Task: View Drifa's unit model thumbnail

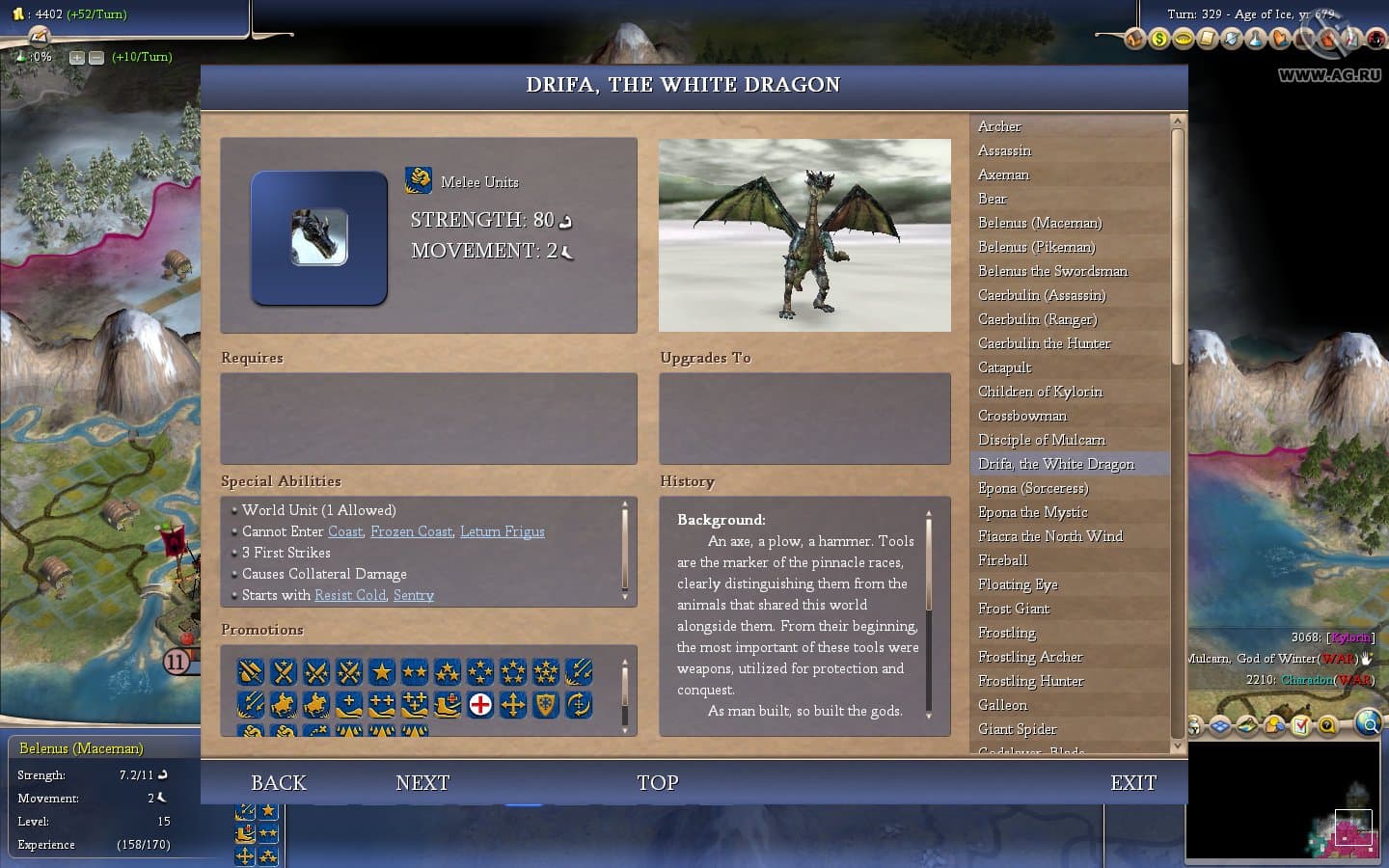Action: pos(318,236)
